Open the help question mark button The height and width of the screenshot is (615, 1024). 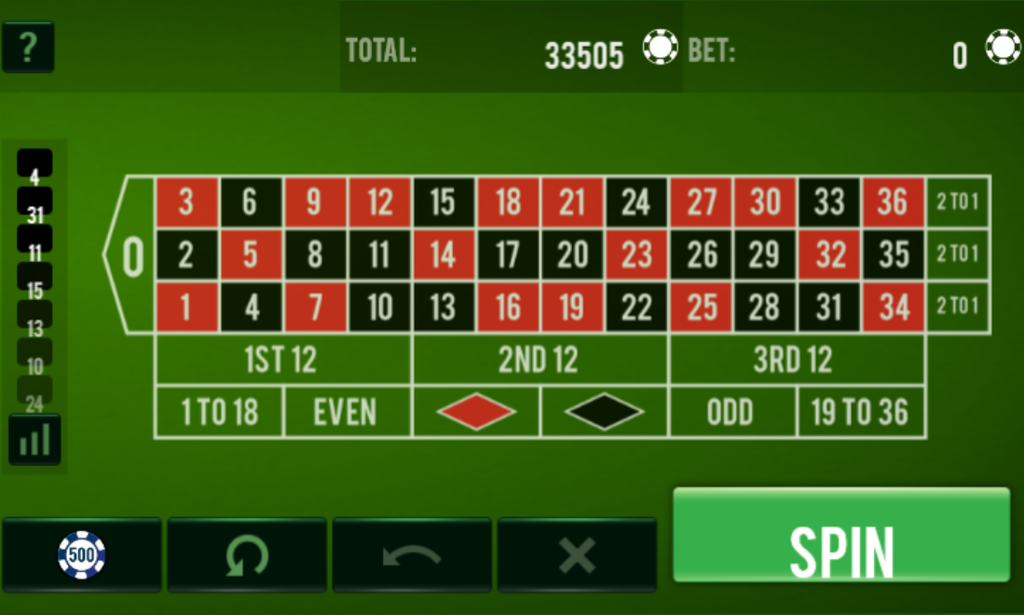[28, 48]
